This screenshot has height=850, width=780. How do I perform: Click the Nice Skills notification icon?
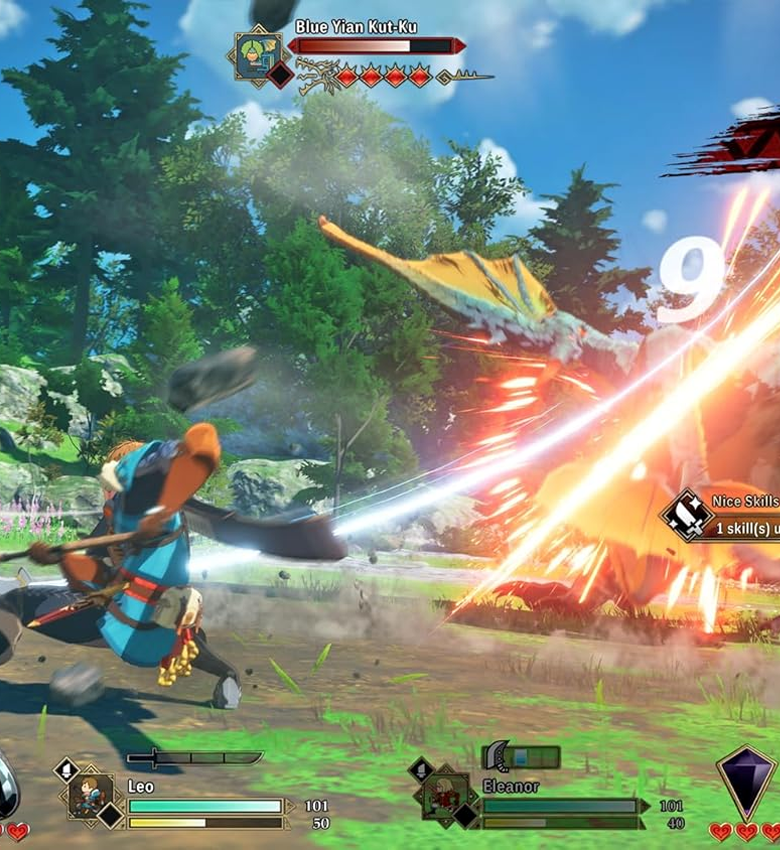[687, 516]
